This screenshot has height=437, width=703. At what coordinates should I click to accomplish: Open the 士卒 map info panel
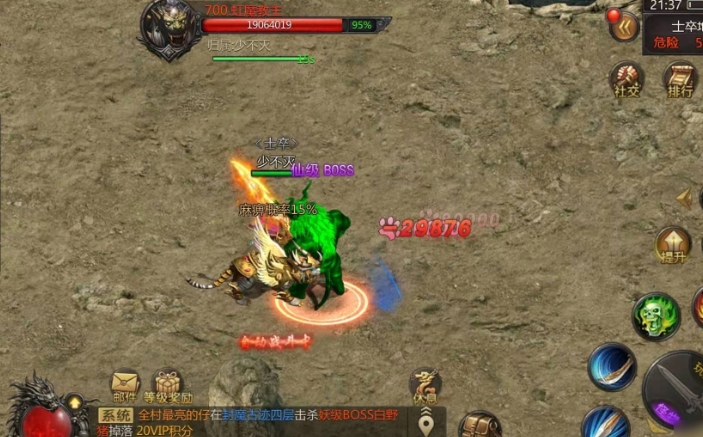coord(682,34)
